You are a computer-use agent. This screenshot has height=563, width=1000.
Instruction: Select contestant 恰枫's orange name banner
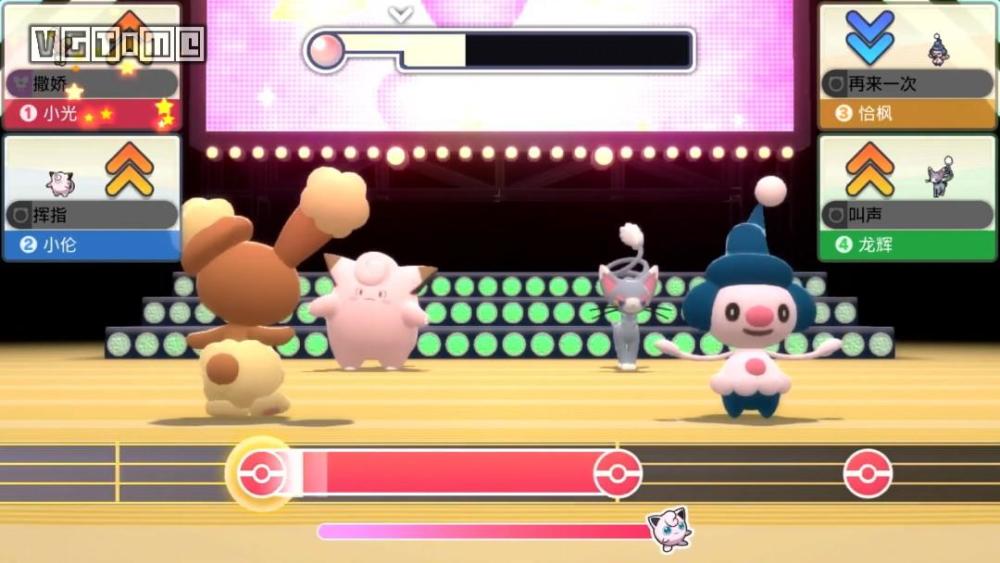pyautogui.click(x=908, y=114)
